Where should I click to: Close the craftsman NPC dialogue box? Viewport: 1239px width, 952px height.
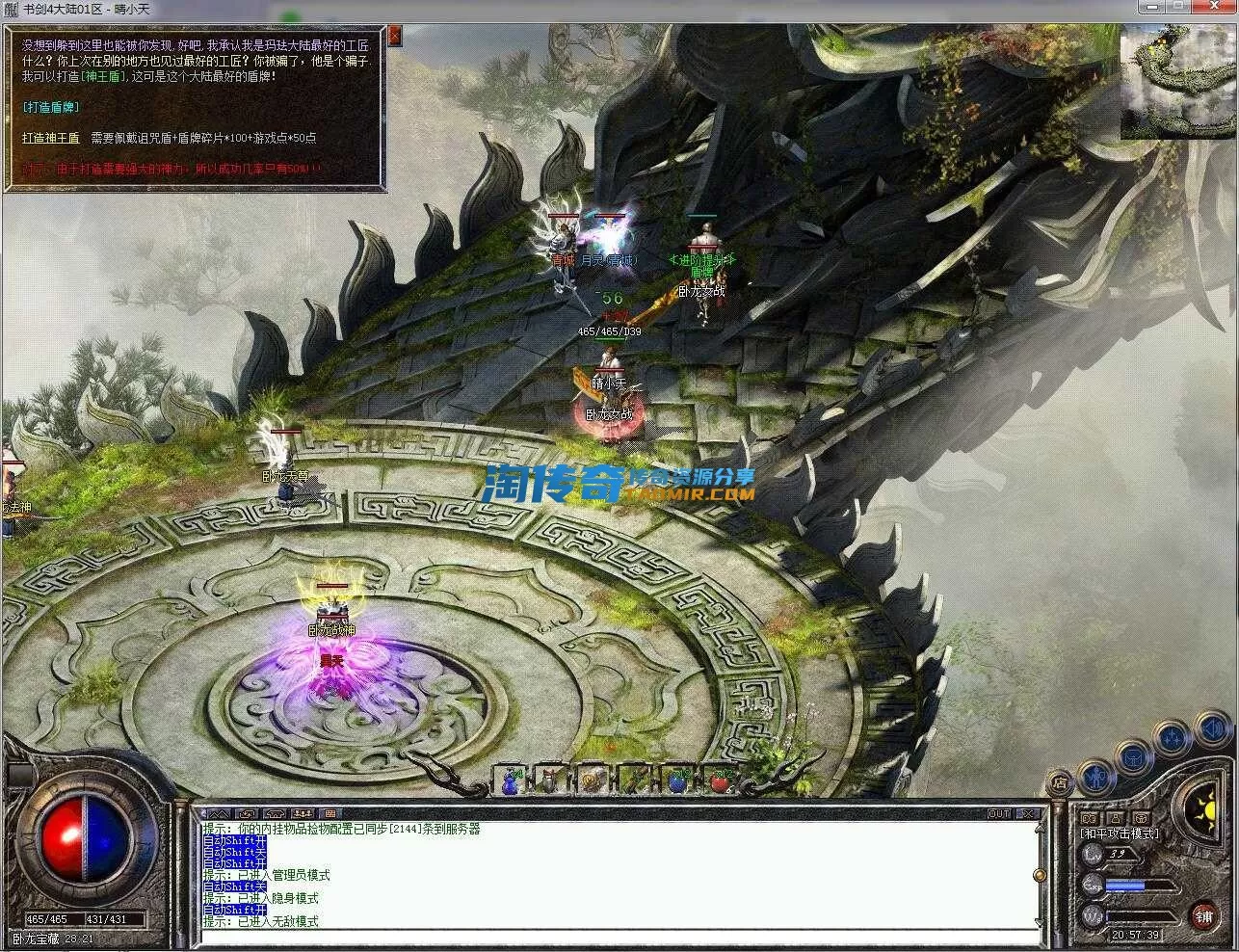coord(395,37)
